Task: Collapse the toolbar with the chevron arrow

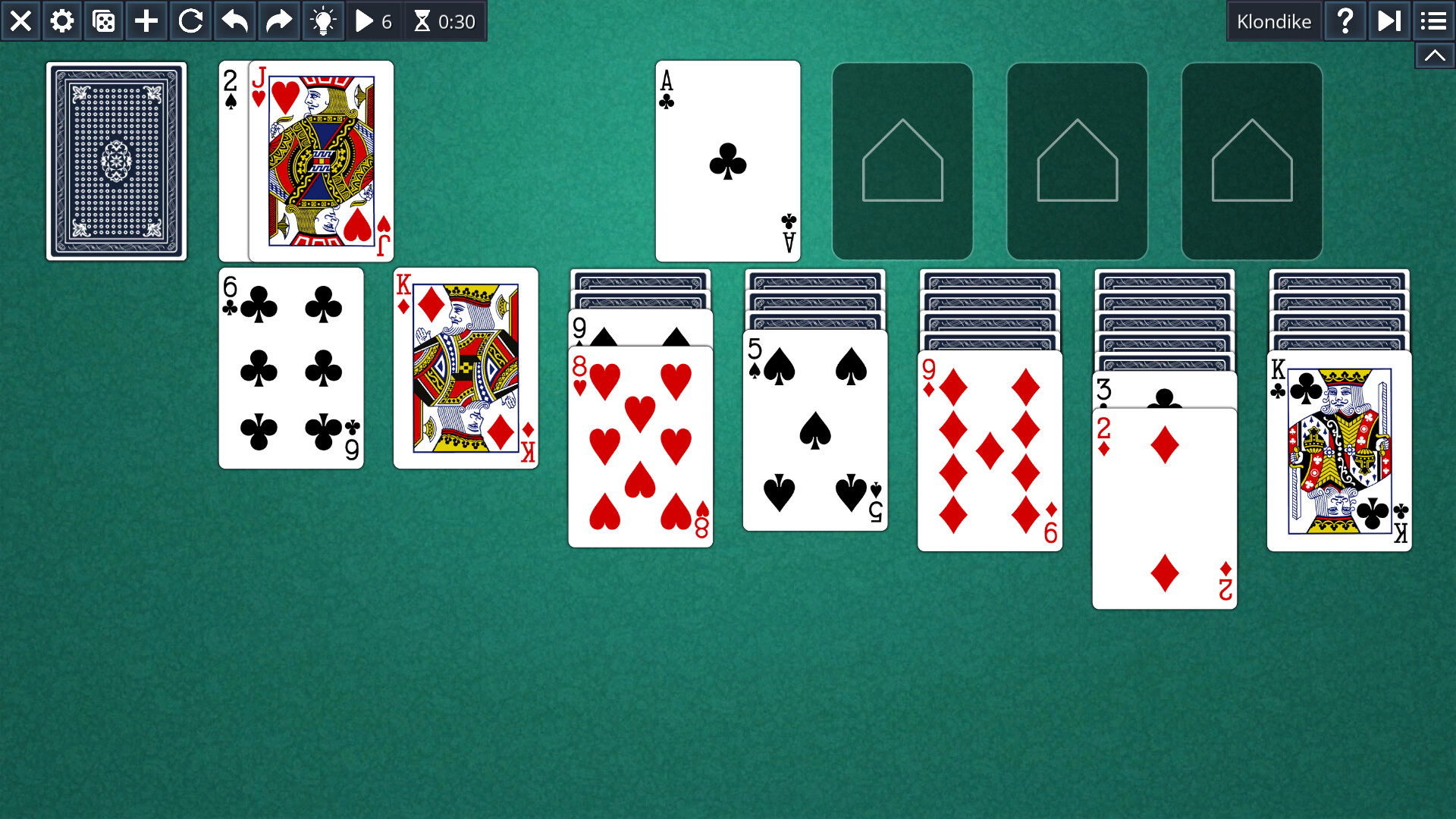Action: coord(1433,55)
